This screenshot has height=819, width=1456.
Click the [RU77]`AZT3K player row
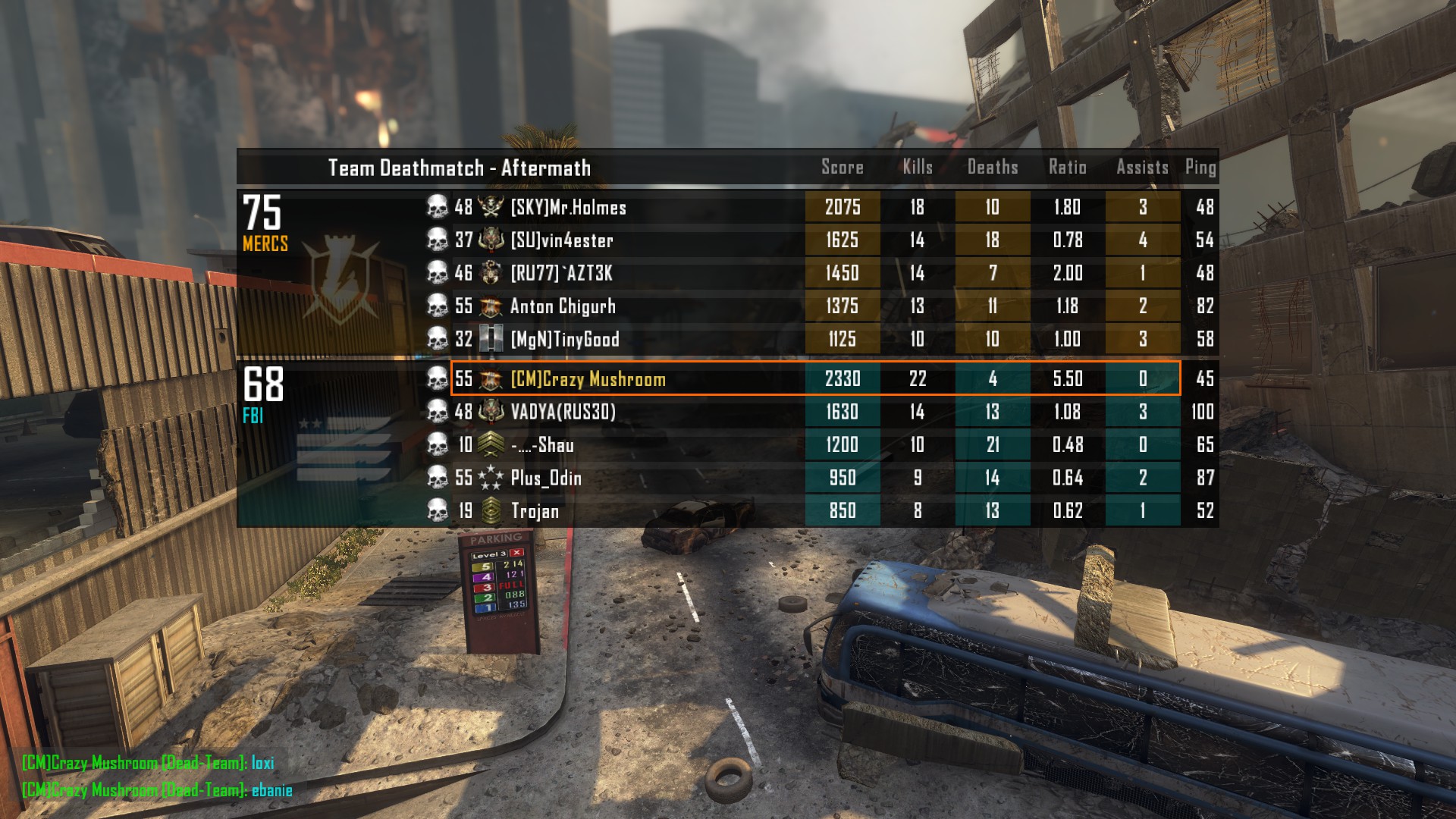(561, 273)
